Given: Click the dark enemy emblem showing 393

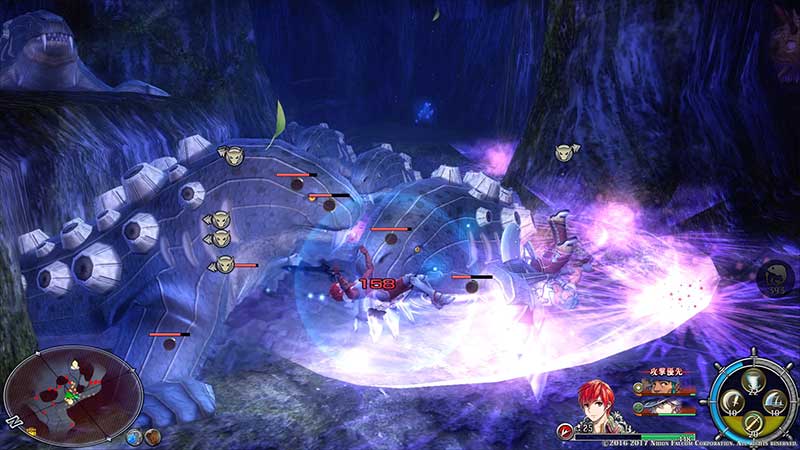Looking at the screenshot, I should click(777, 277).
